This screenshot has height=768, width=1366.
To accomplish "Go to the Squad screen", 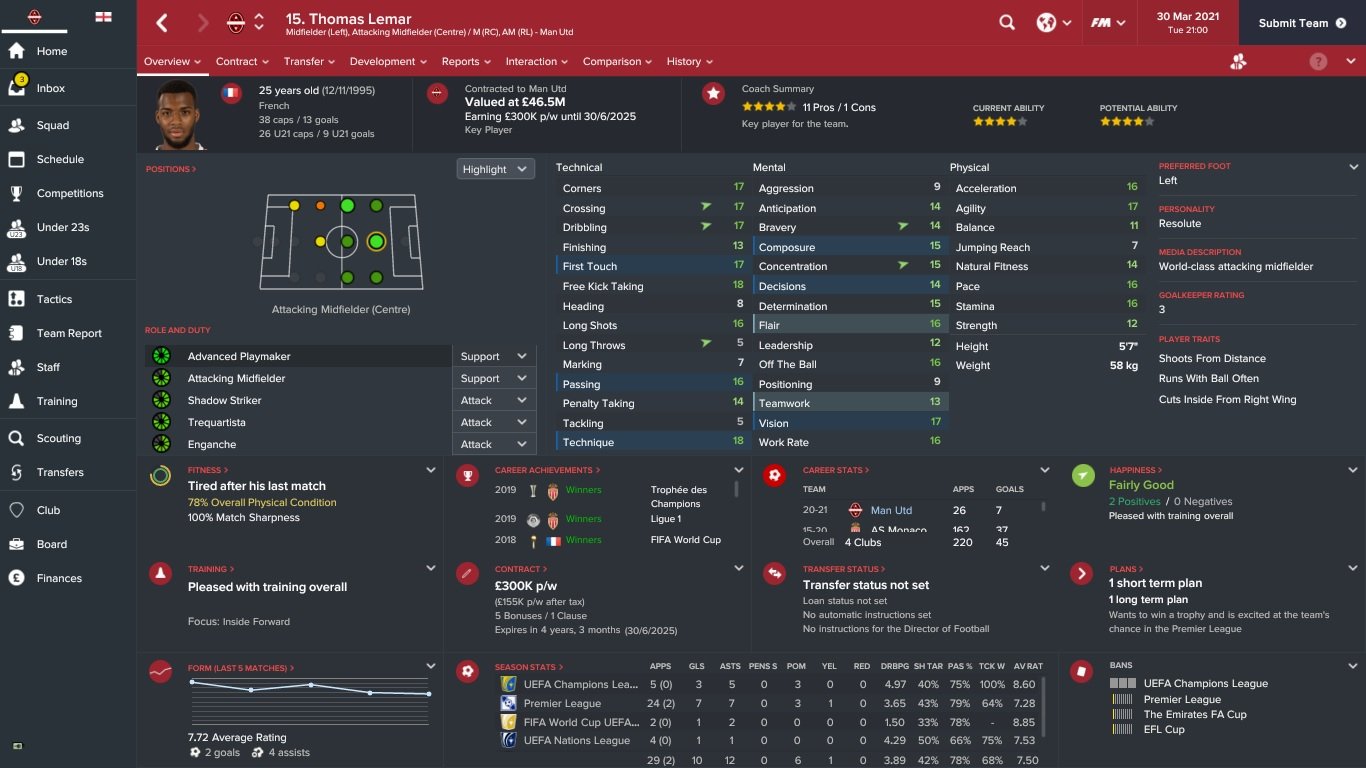I will click(53, 125).
